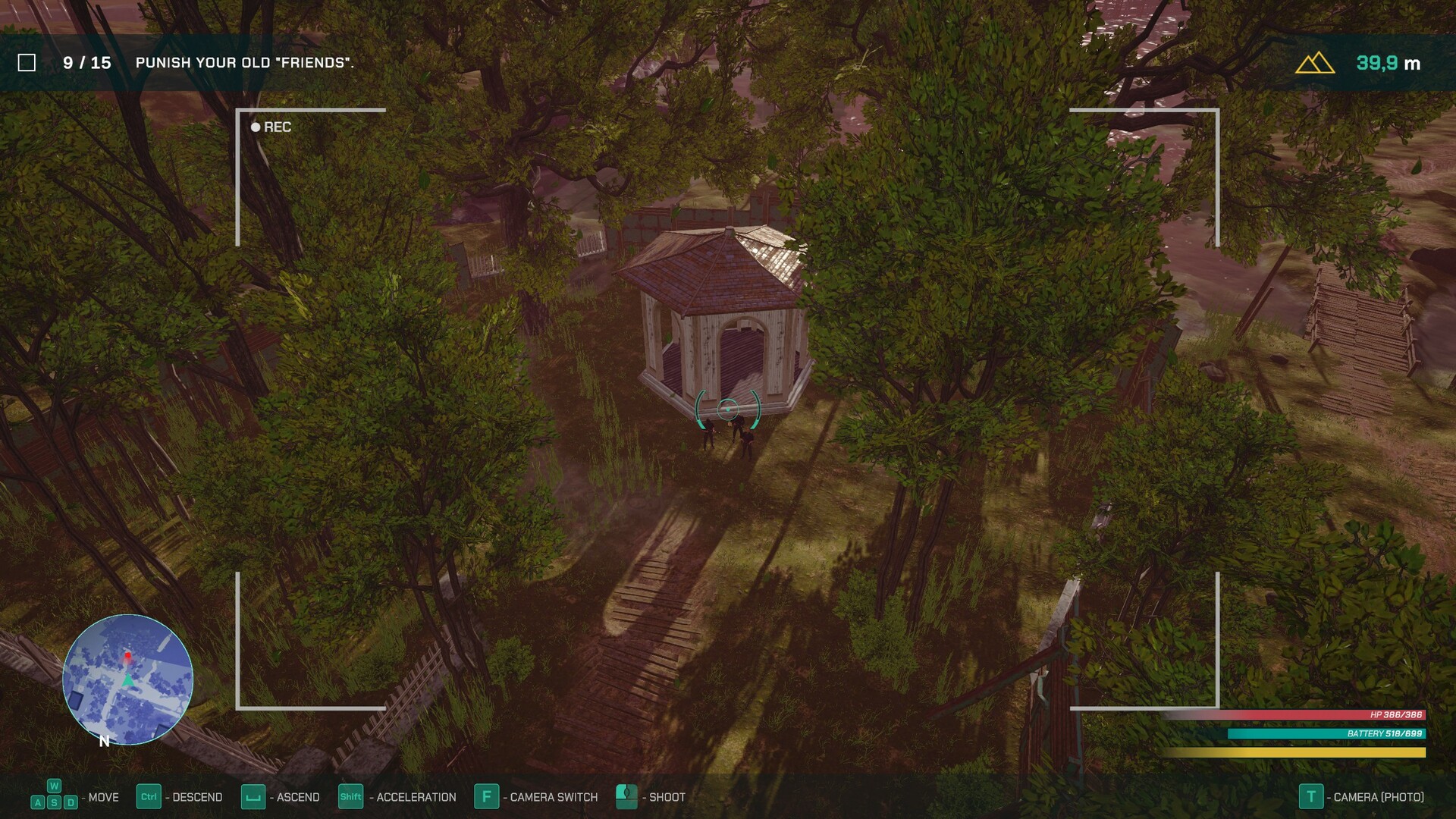Toggle recording via the REC dot
Image resolution: width=1456 pixels, height=819 pixels.
255,127
